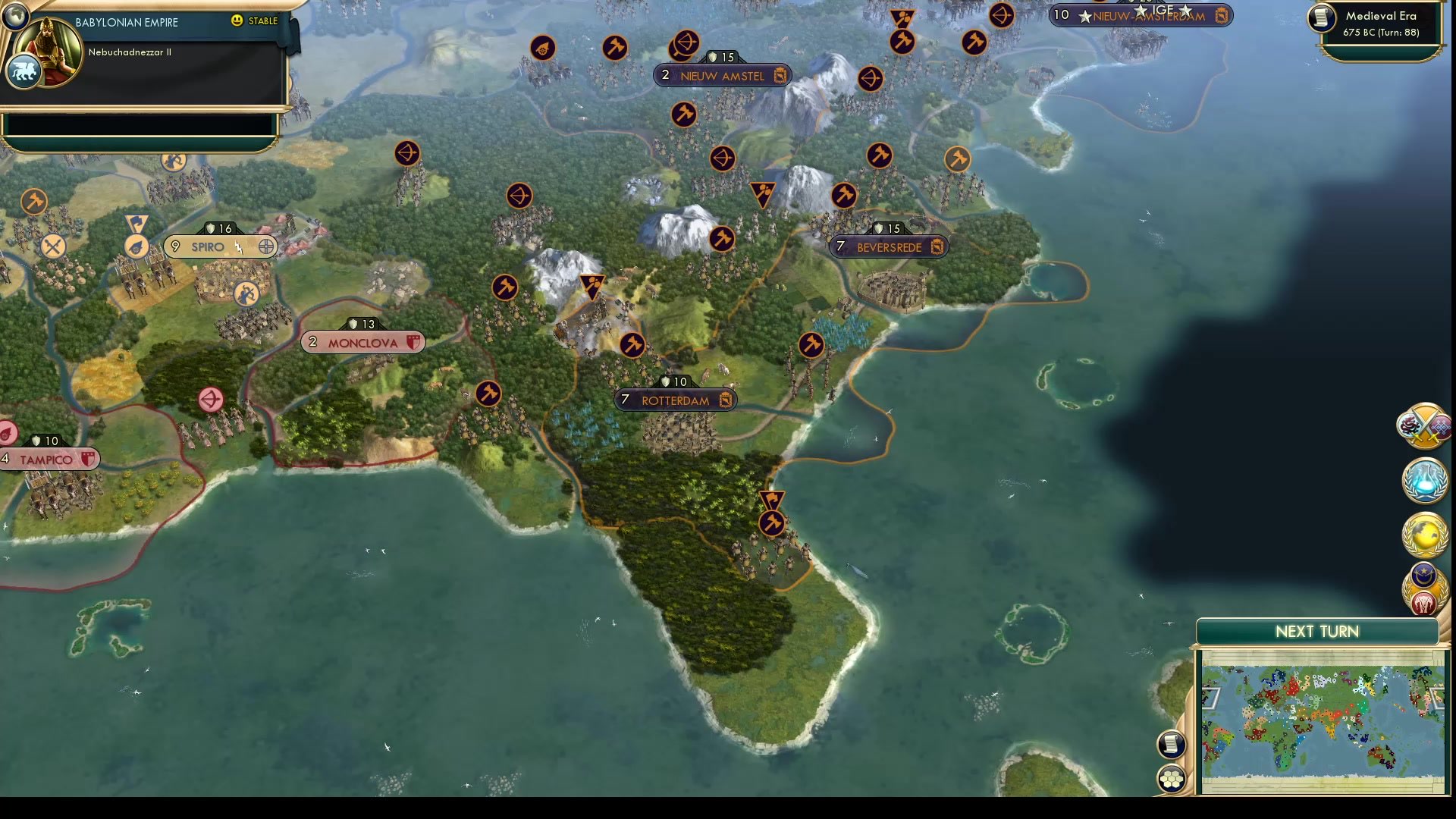Click Beversrede's production bag icon

pyautogui.click(x=939, y=246)
